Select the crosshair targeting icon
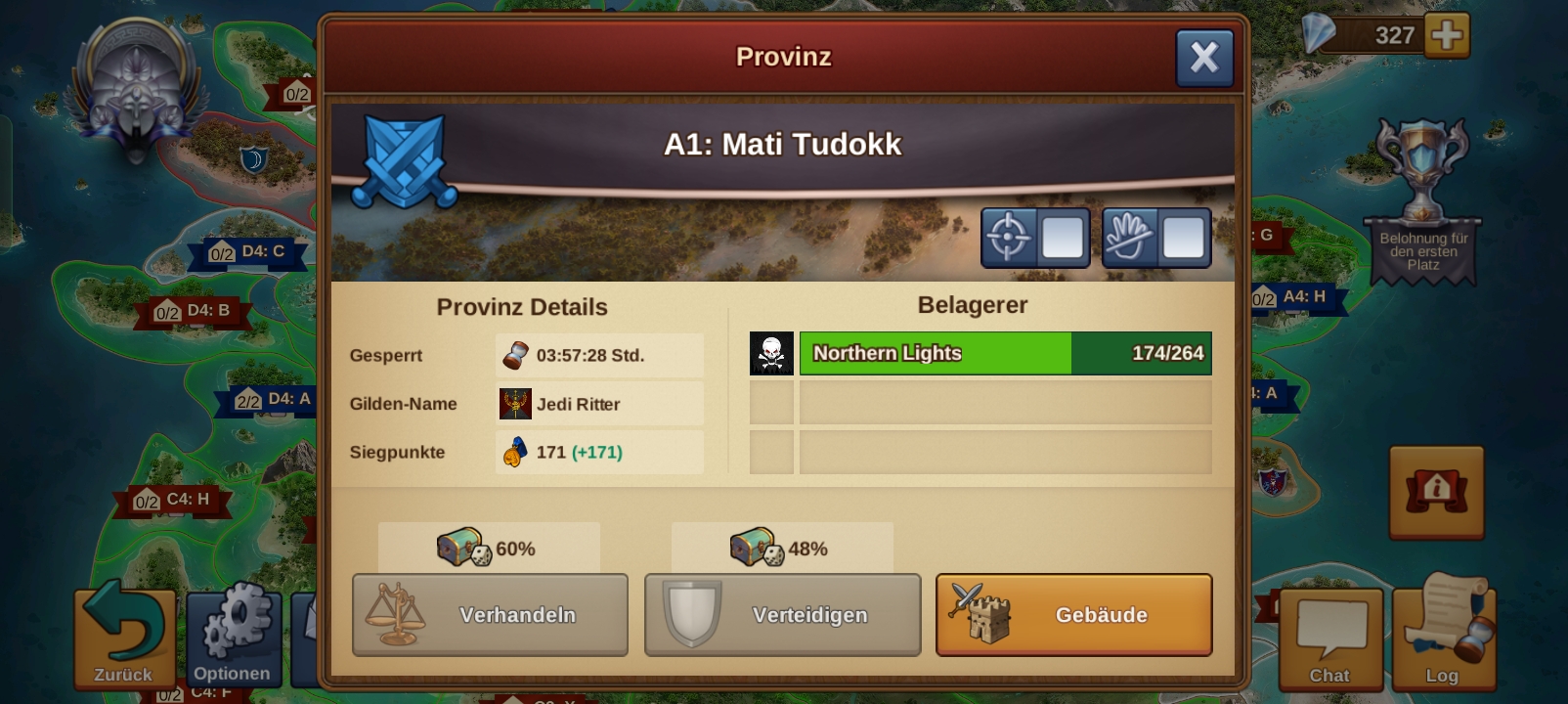 [x=1007, y=238]
